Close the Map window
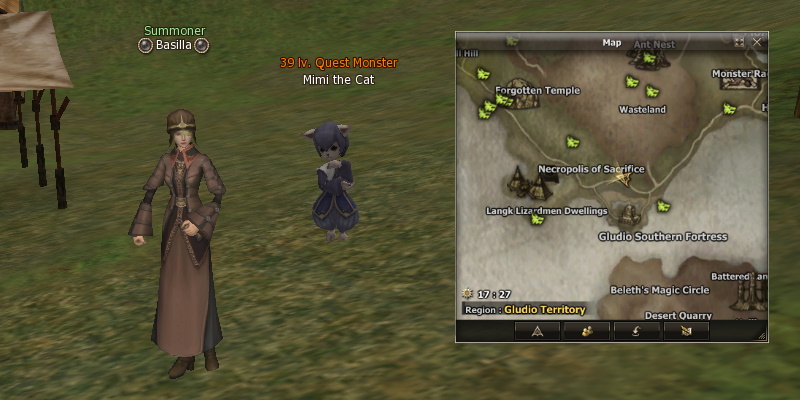 [757, 43]
